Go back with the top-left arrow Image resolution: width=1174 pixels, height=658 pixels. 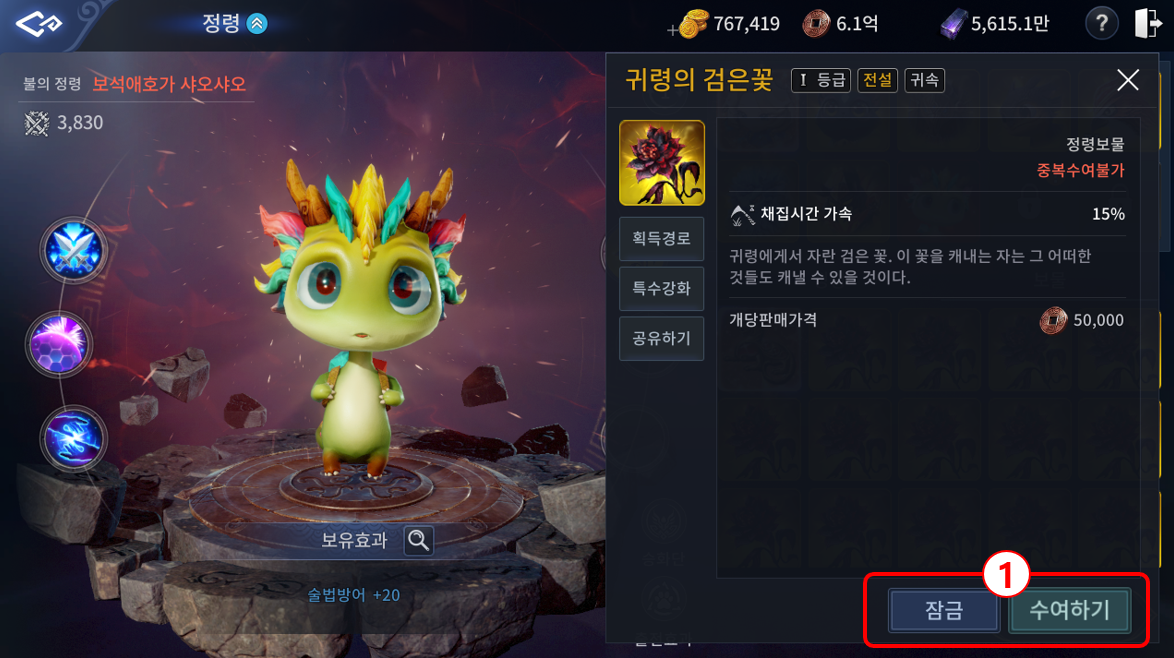39,24
